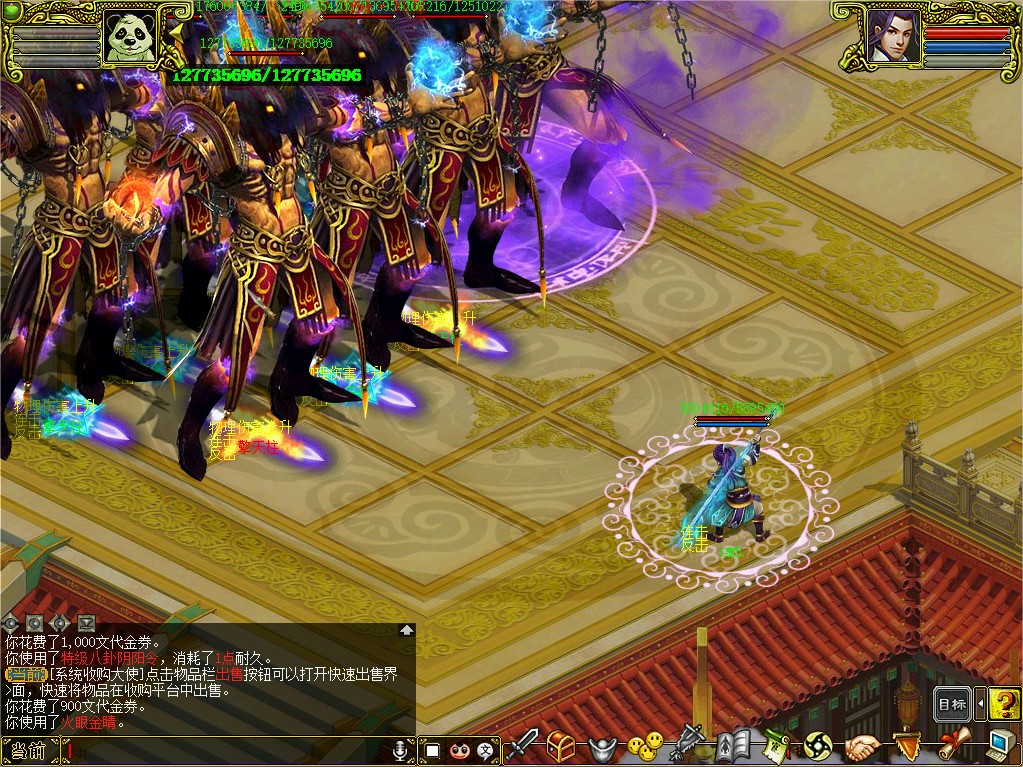Toggle the microphone voice input
The width and height of the screenshot is (1023, 767).
pos(401,750)
